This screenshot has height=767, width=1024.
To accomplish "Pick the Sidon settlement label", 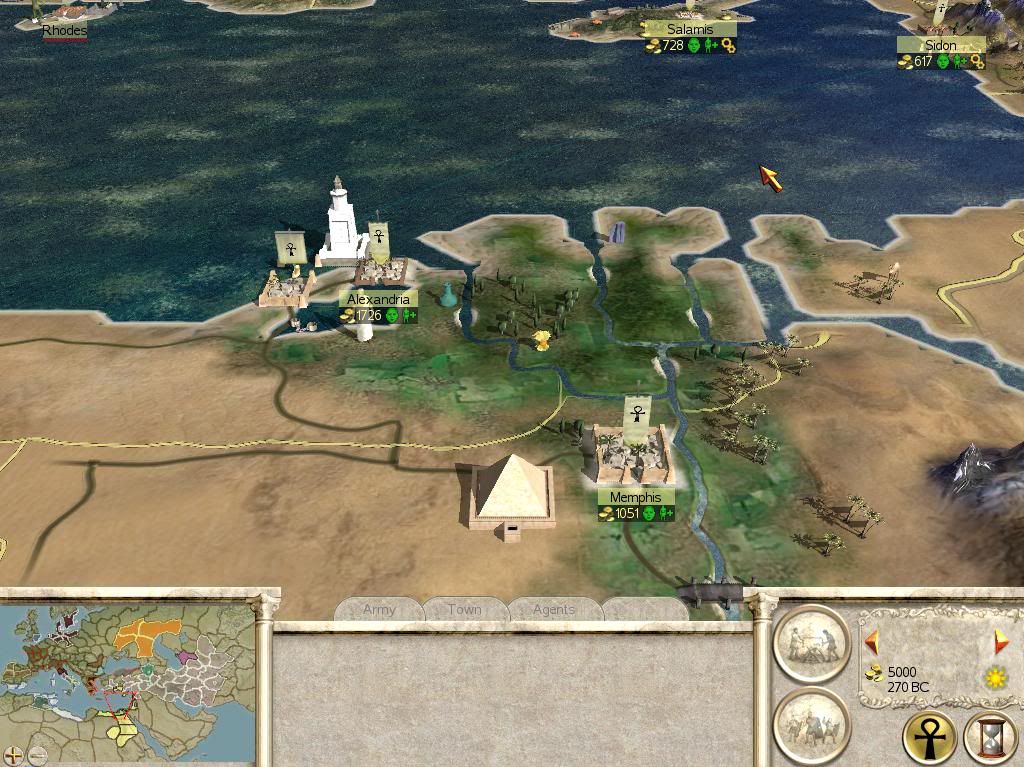I will coord(940,45).
